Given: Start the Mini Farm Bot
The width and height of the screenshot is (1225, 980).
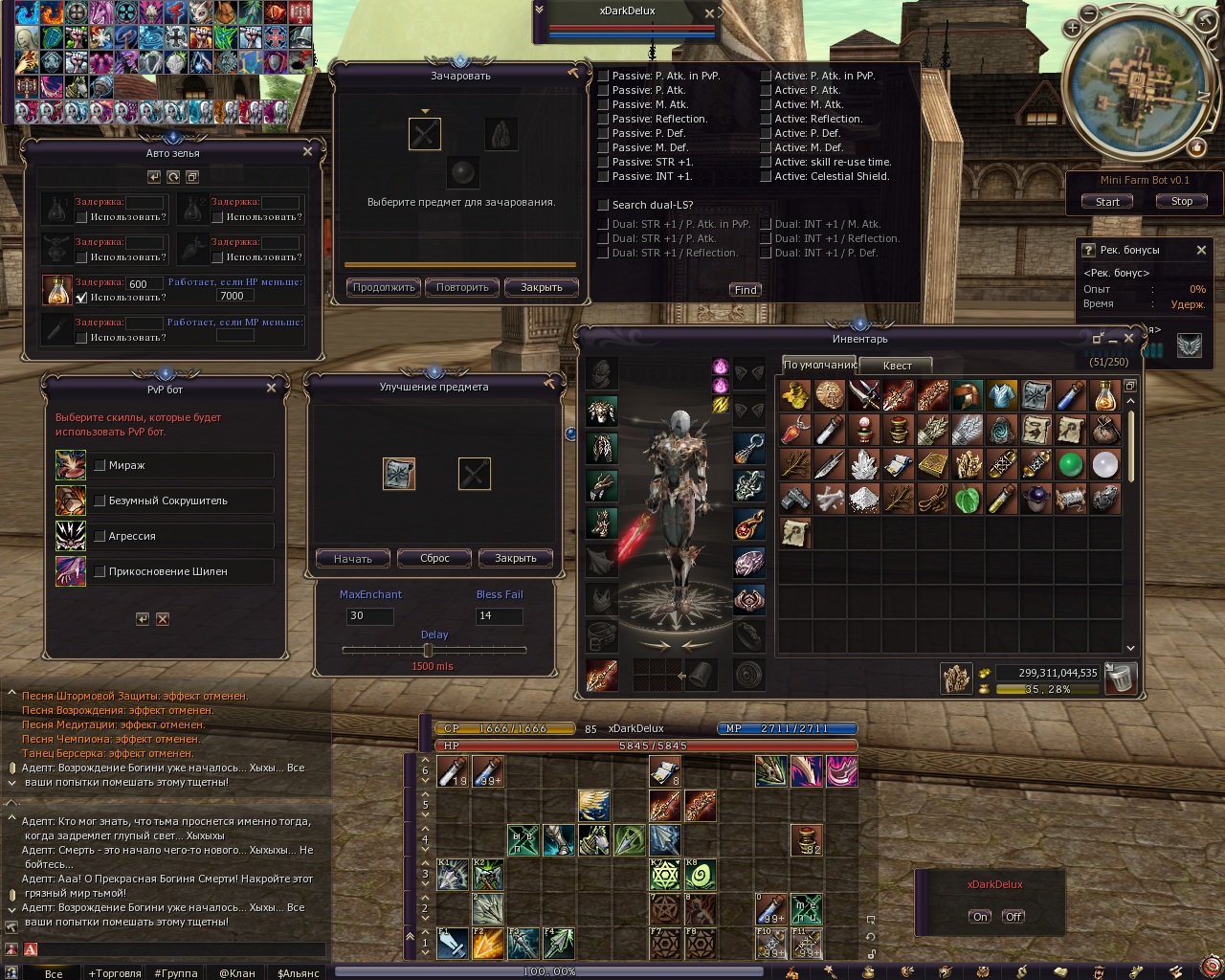Looking at the screenshot, I should [x=1107, y=202].
